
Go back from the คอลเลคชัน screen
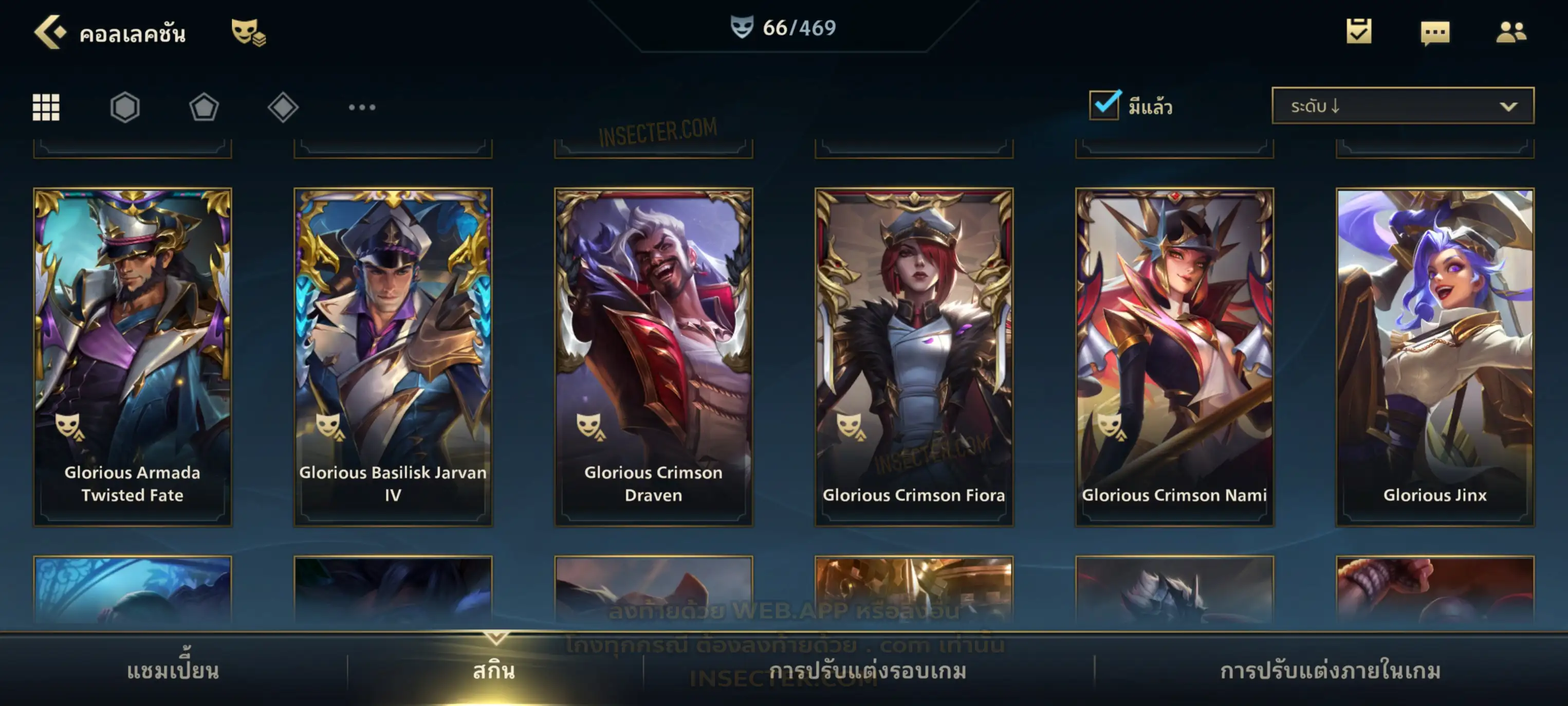pyautogui.click(x=50, y=32)
